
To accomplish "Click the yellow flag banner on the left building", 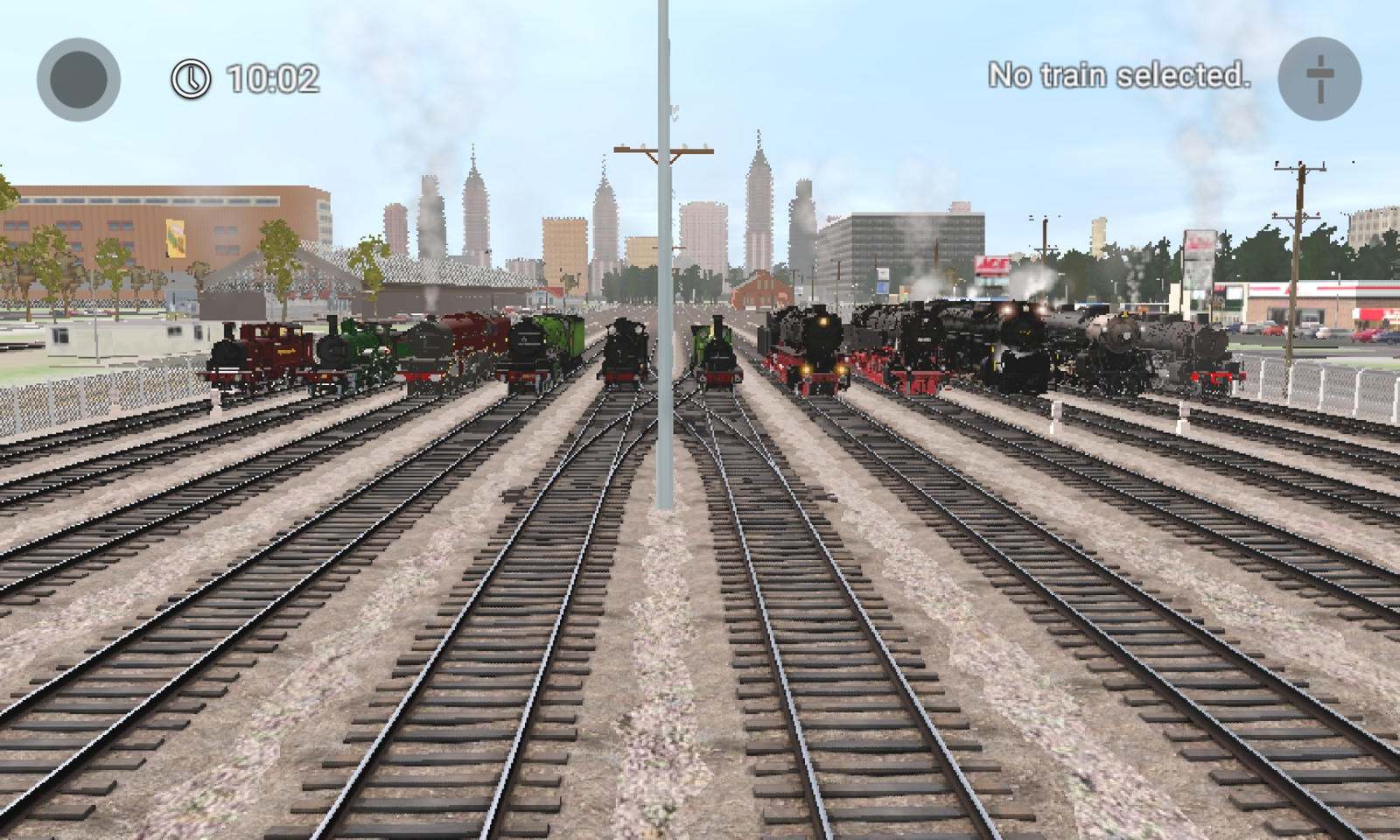I will (x=173, y=238).
